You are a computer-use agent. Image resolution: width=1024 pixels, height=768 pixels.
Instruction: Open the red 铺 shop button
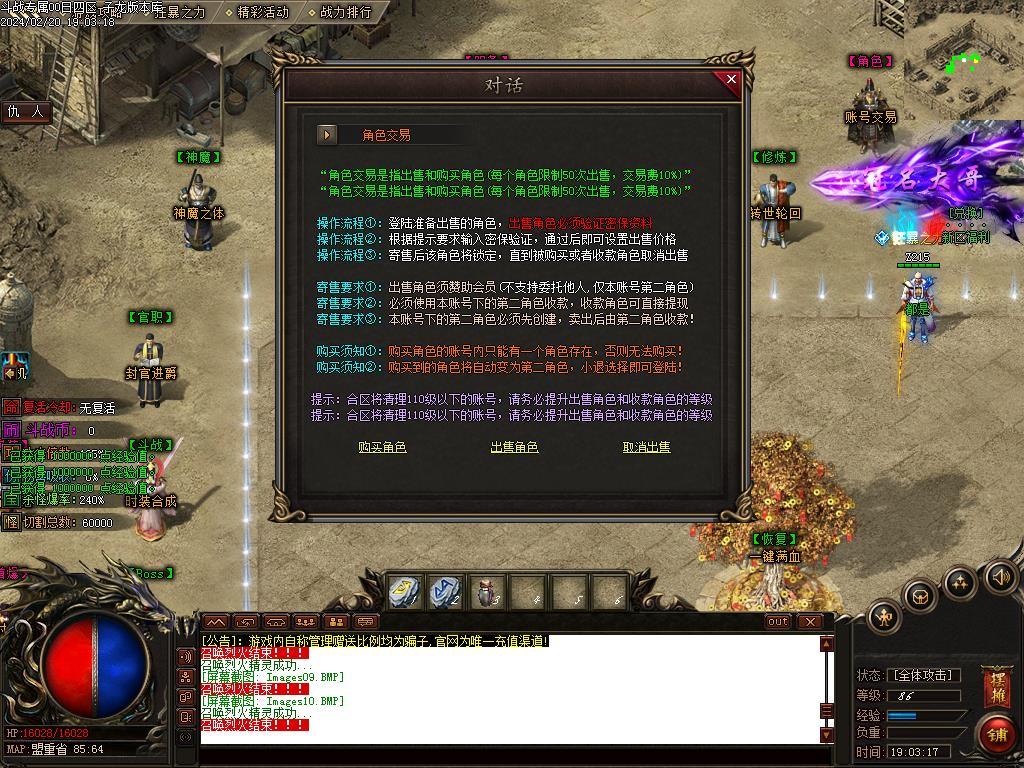(x=996, y=735)
